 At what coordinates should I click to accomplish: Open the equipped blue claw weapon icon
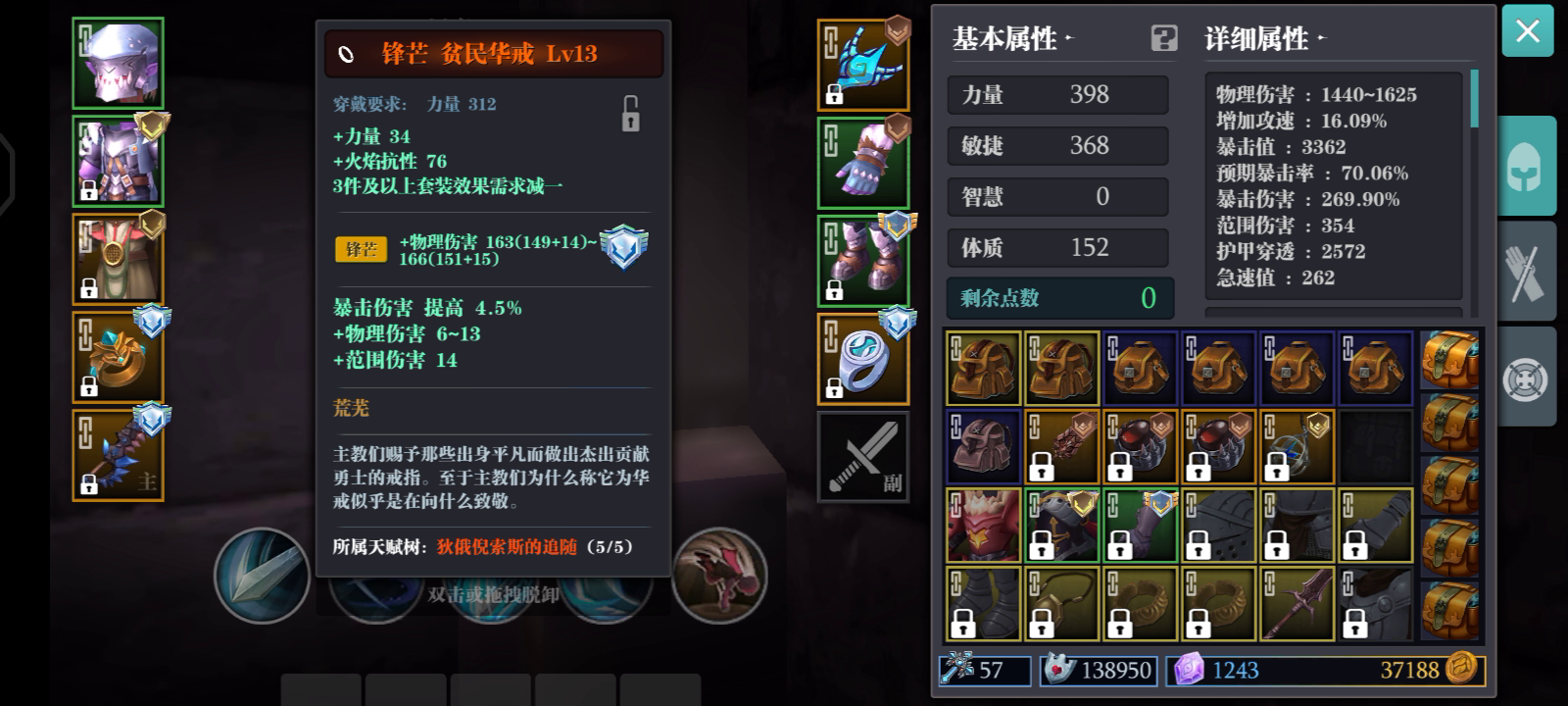coord(863,62)
